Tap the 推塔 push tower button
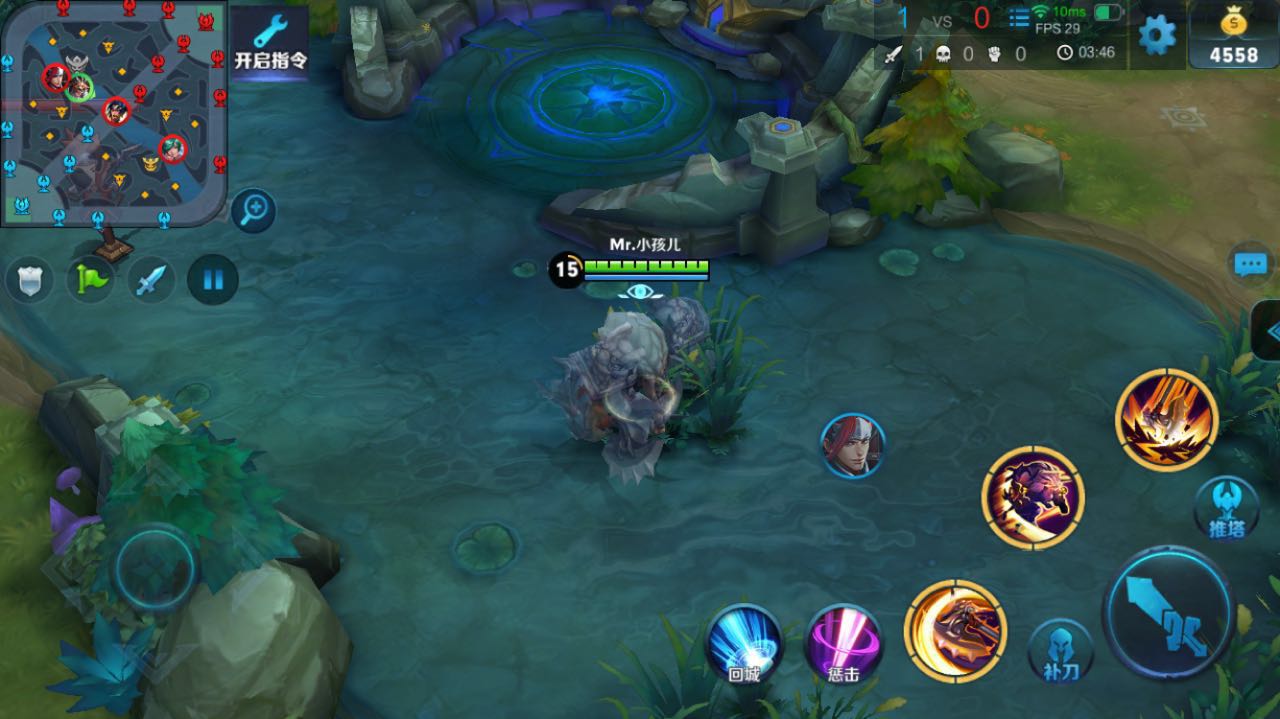Image resolution: width=1280 pixels, height=719 pixels. click(1226, 508)
